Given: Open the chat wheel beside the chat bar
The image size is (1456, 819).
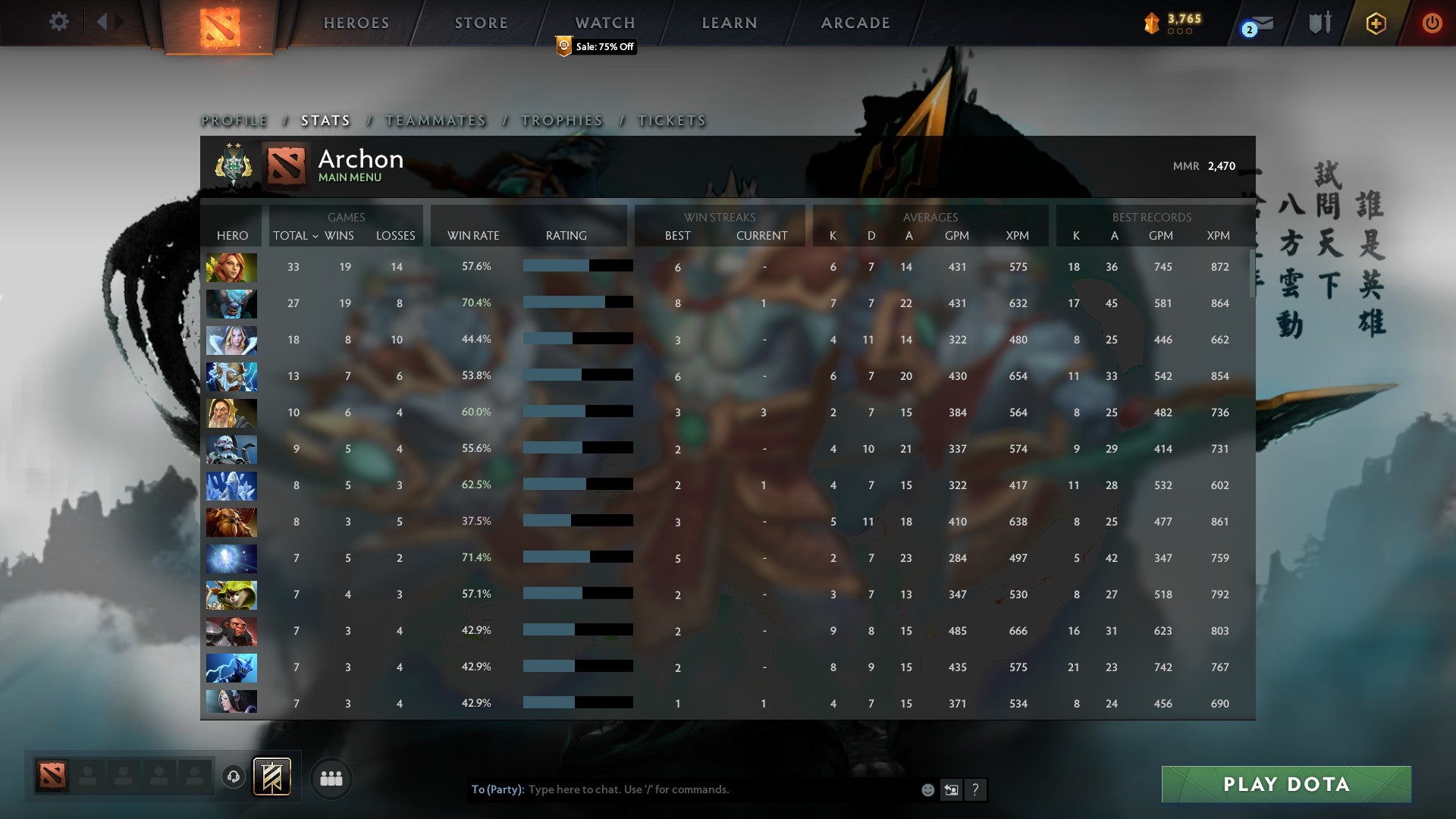Looking at the screenshot, I should click(952, 789).
